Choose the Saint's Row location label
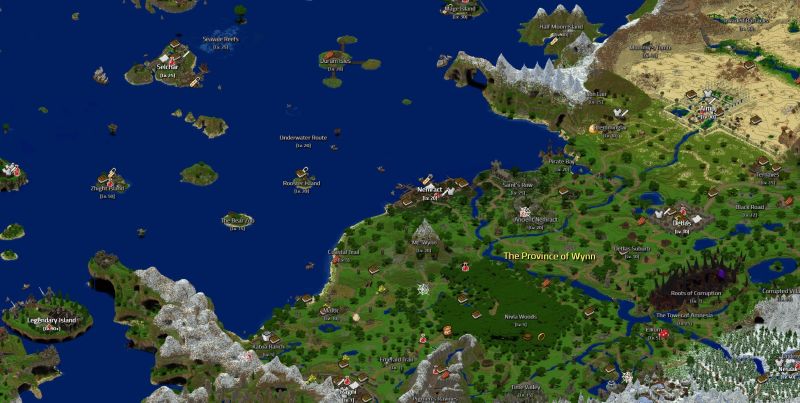 pos(517,185)
